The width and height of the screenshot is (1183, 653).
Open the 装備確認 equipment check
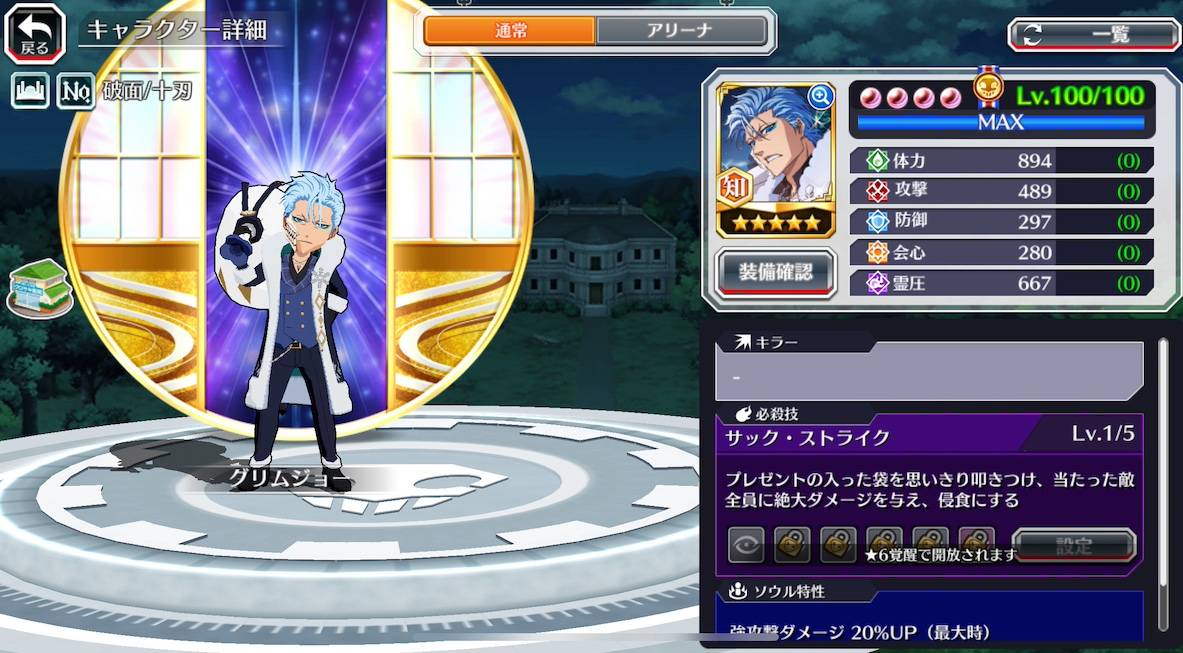pyautogui.click(x=776, y=271)
